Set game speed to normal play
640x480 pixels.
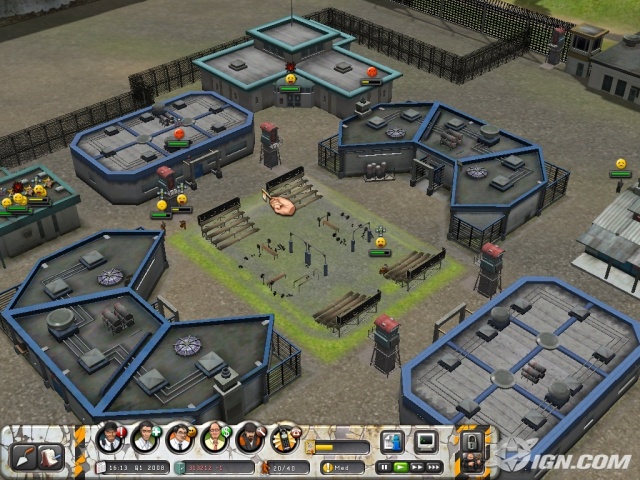(x=400, y=467)
